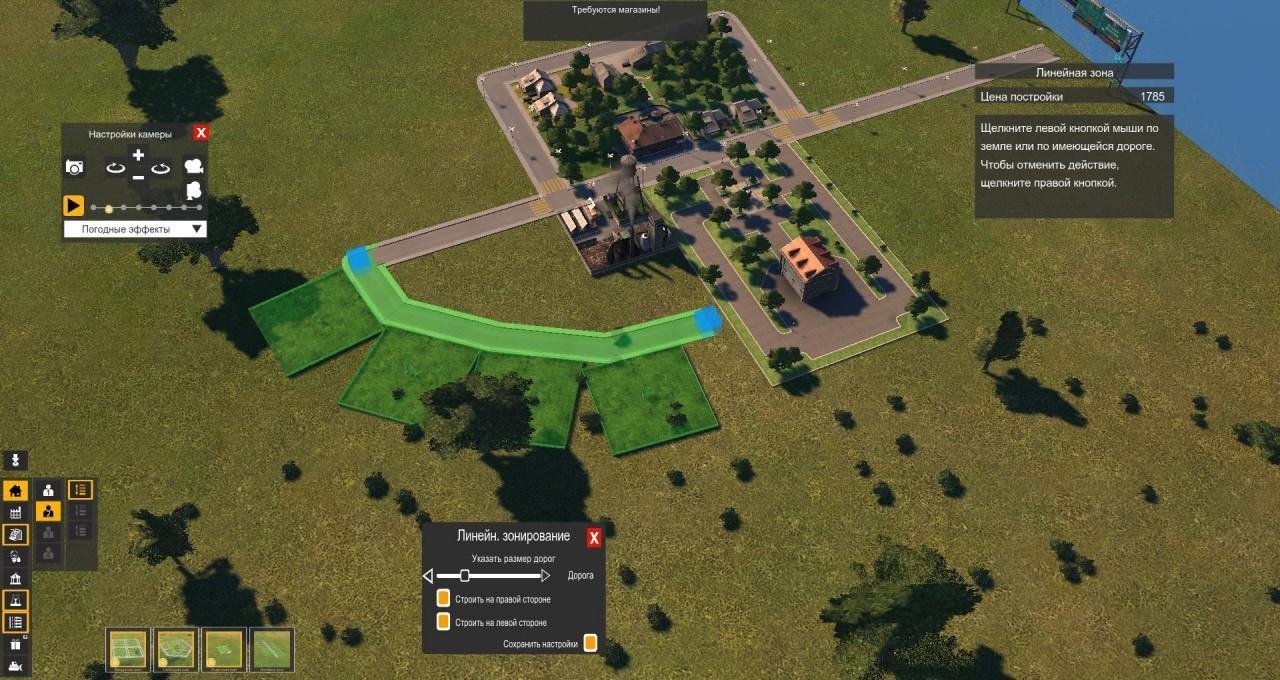Screen dimensions: 1280x680
Task: Increase road size with the right arrow
Action: (546, 576)
